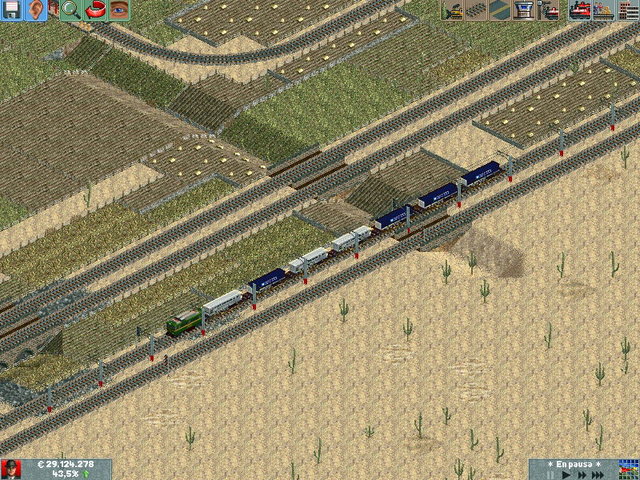Toggle the pause button

pyautogui.click(x=549, y=475)
